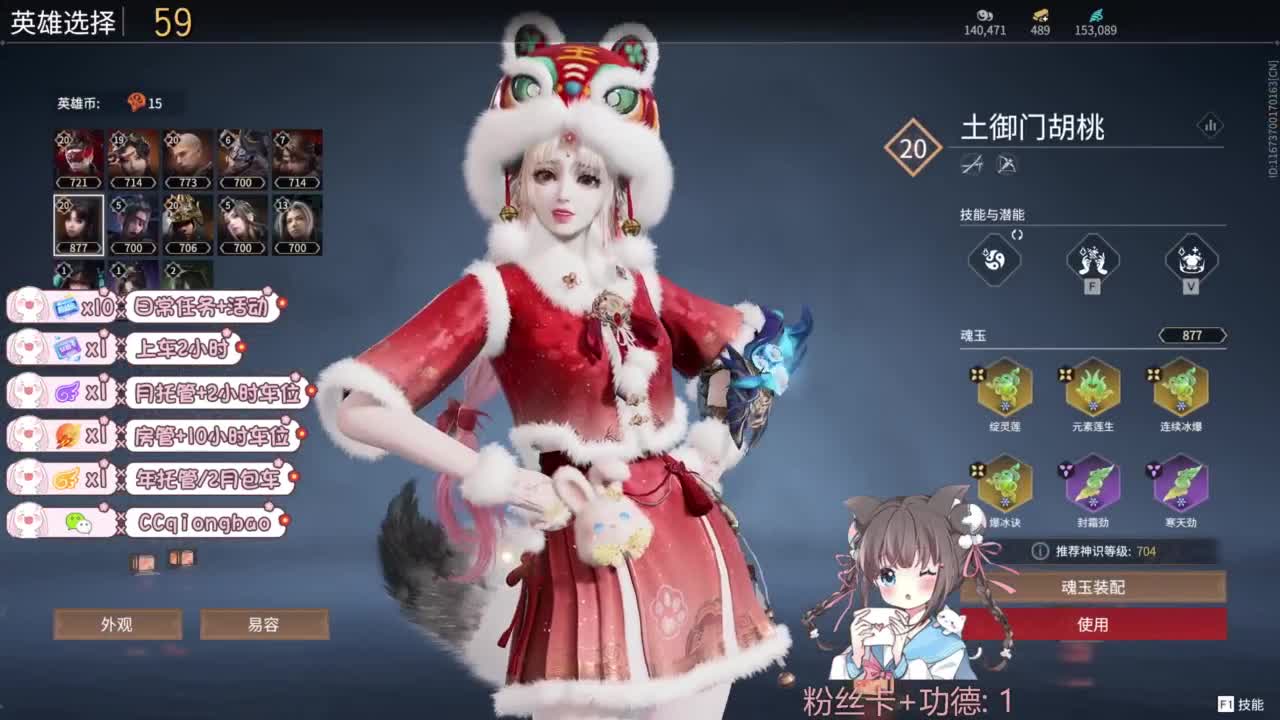
Task: Click the leftmost skill icon under 技能与潜能
Action: [x=994, y=260]
